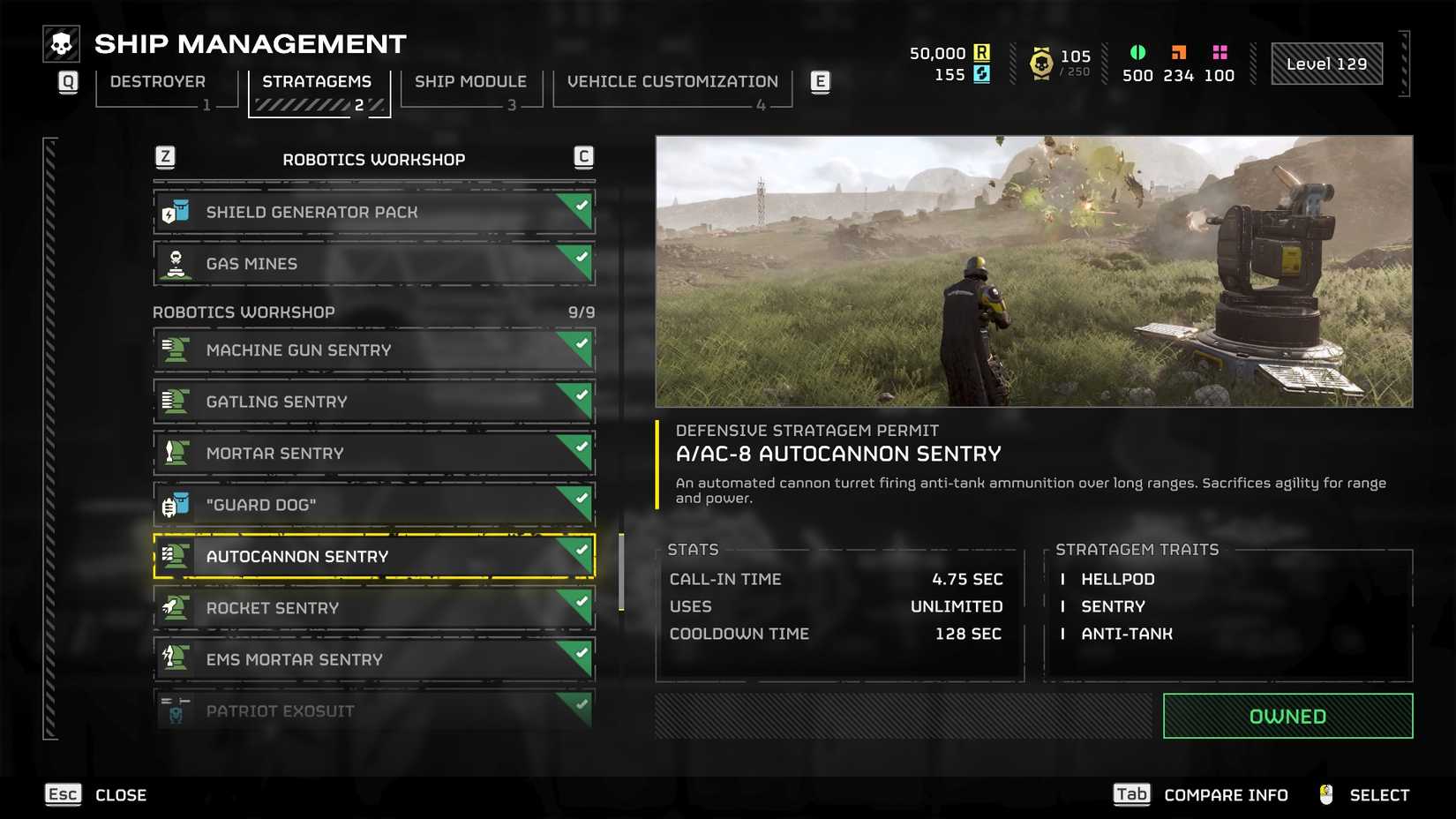Click the E key tab navigator
The height and width of the screenshot is (819, 1456).
(x=820, y=80)
